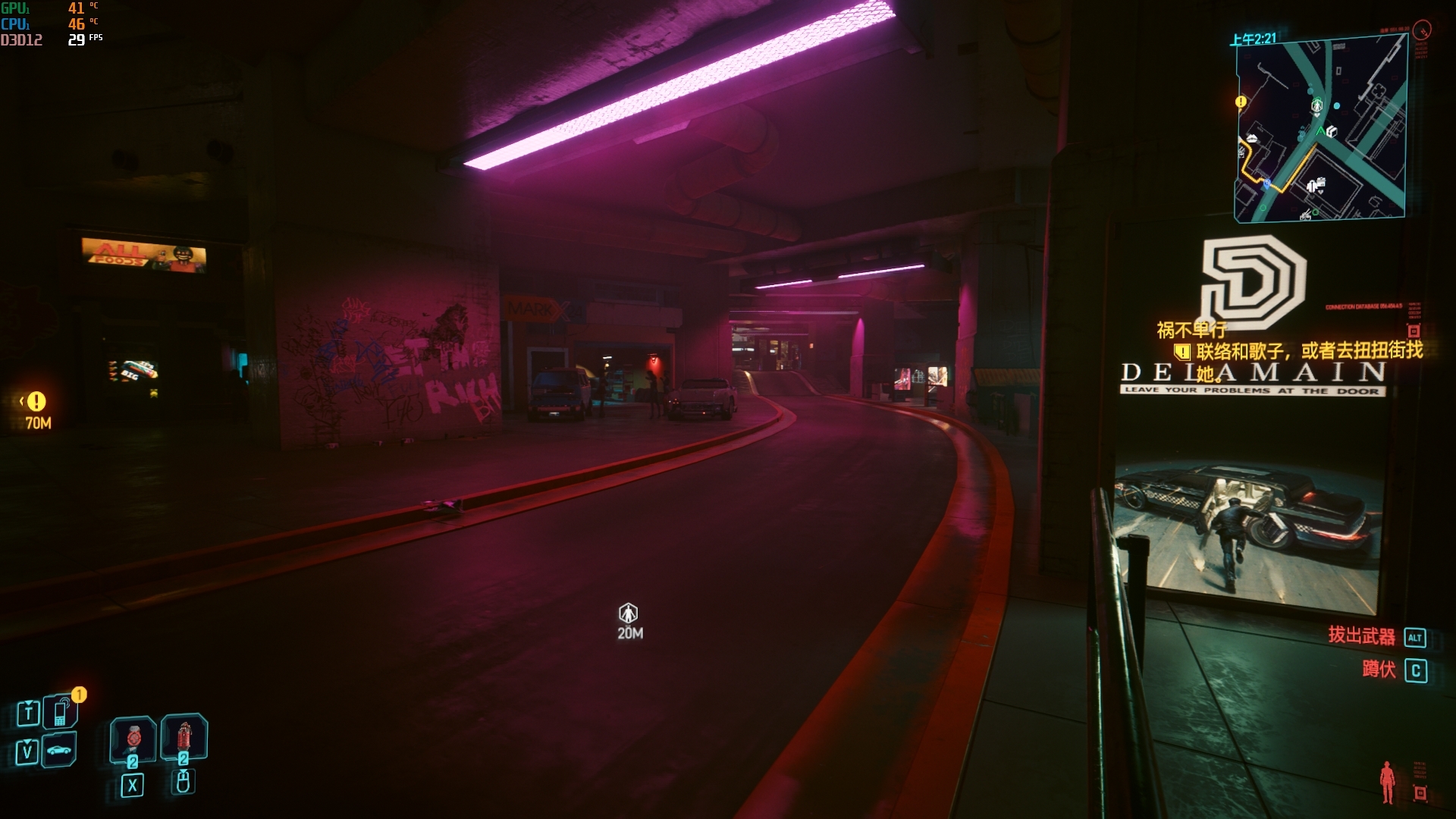This screenshot has height=819, width=1456.
Task: Use the health inhaler quick slot
Action: click(133, 738)
